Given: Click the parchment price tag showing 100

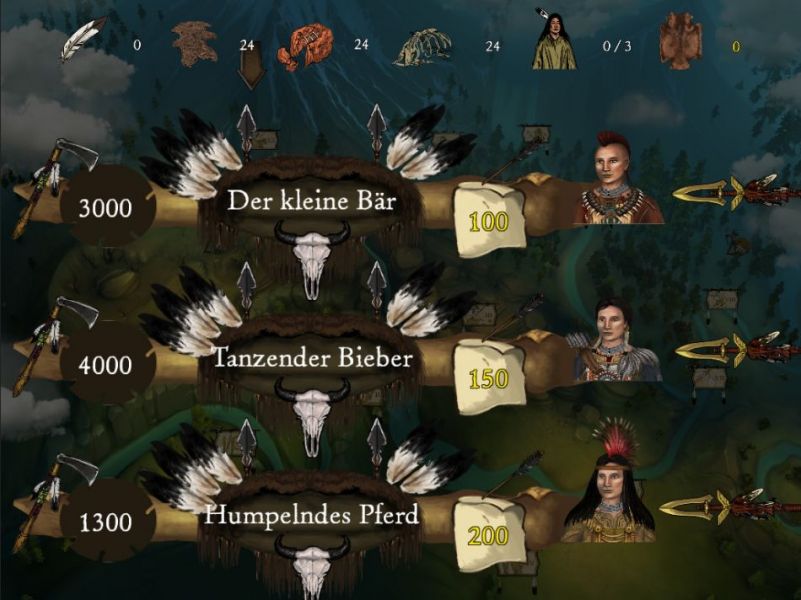Looking at the screenshot, I should [x=489, y=220].
